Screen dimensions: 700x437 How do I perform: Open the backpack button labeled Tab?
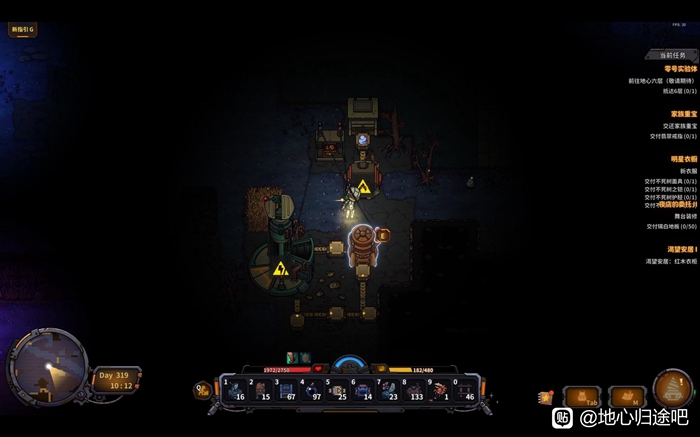[583, 397]
